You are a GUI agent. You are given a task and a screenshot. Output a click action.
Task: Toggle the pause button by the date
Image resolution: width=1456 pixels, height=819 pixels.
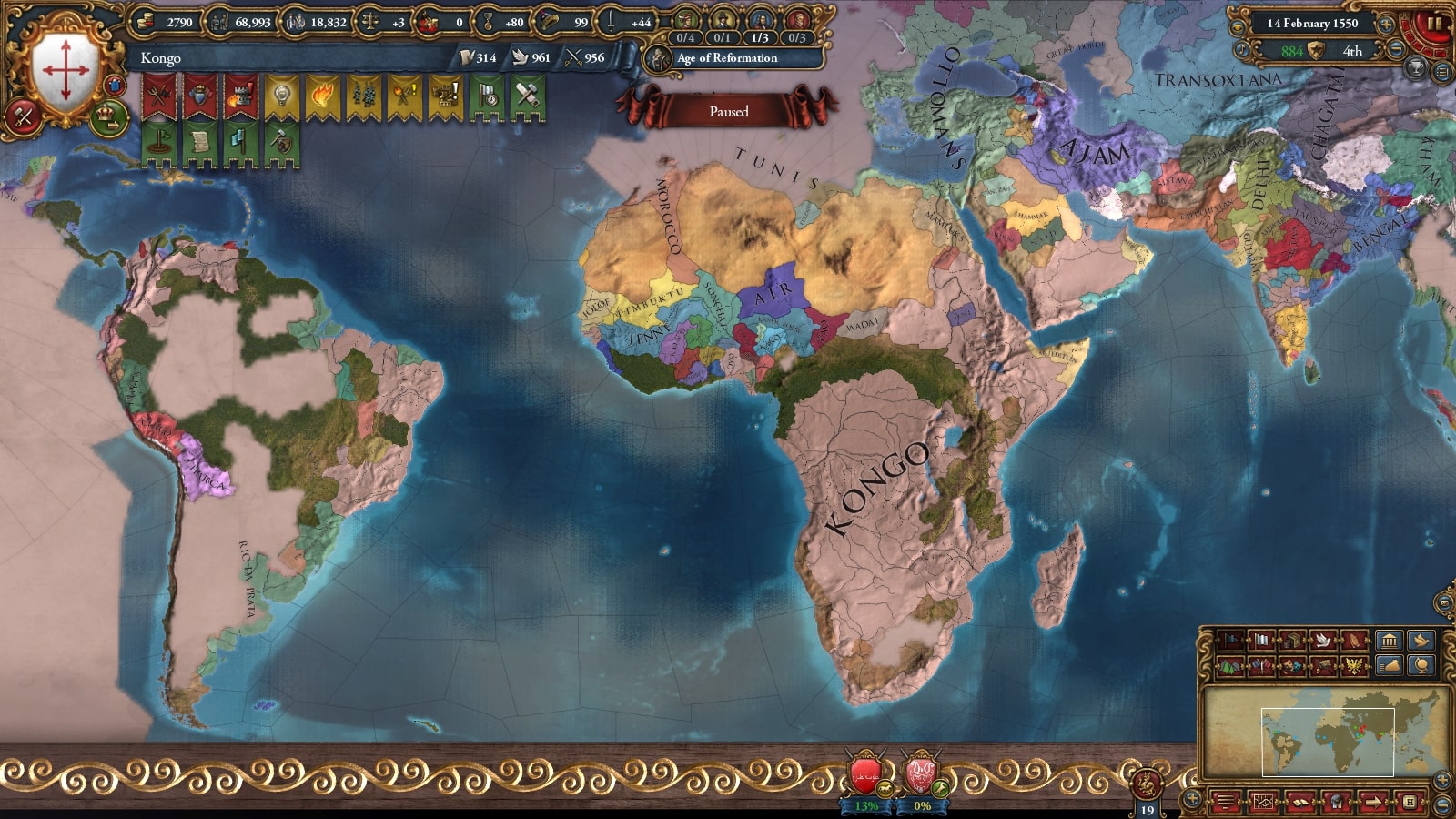[1434, 24]
